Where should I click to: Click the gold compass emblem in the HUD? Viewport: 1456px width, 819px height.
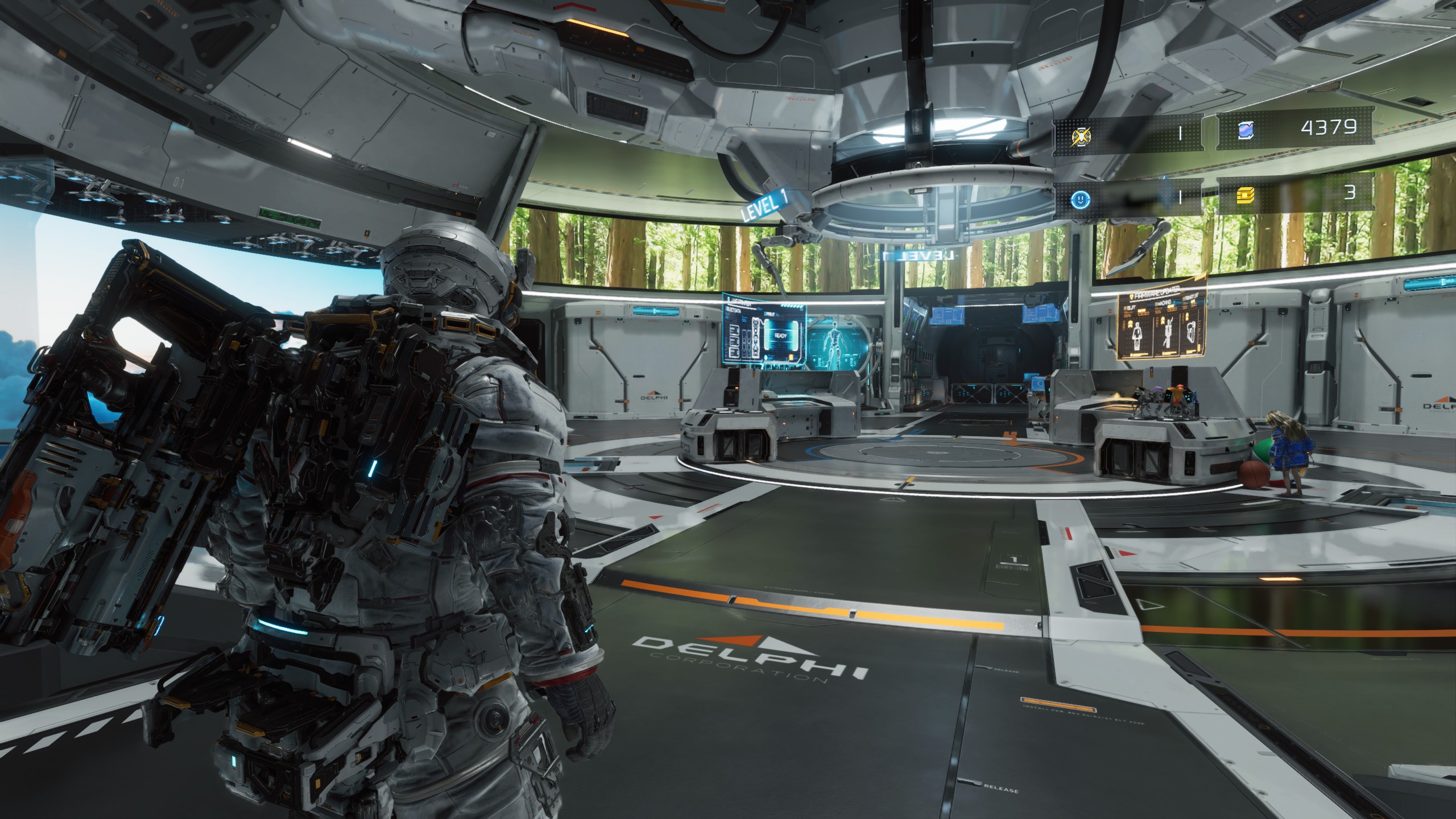click(x=1081, y=137)
